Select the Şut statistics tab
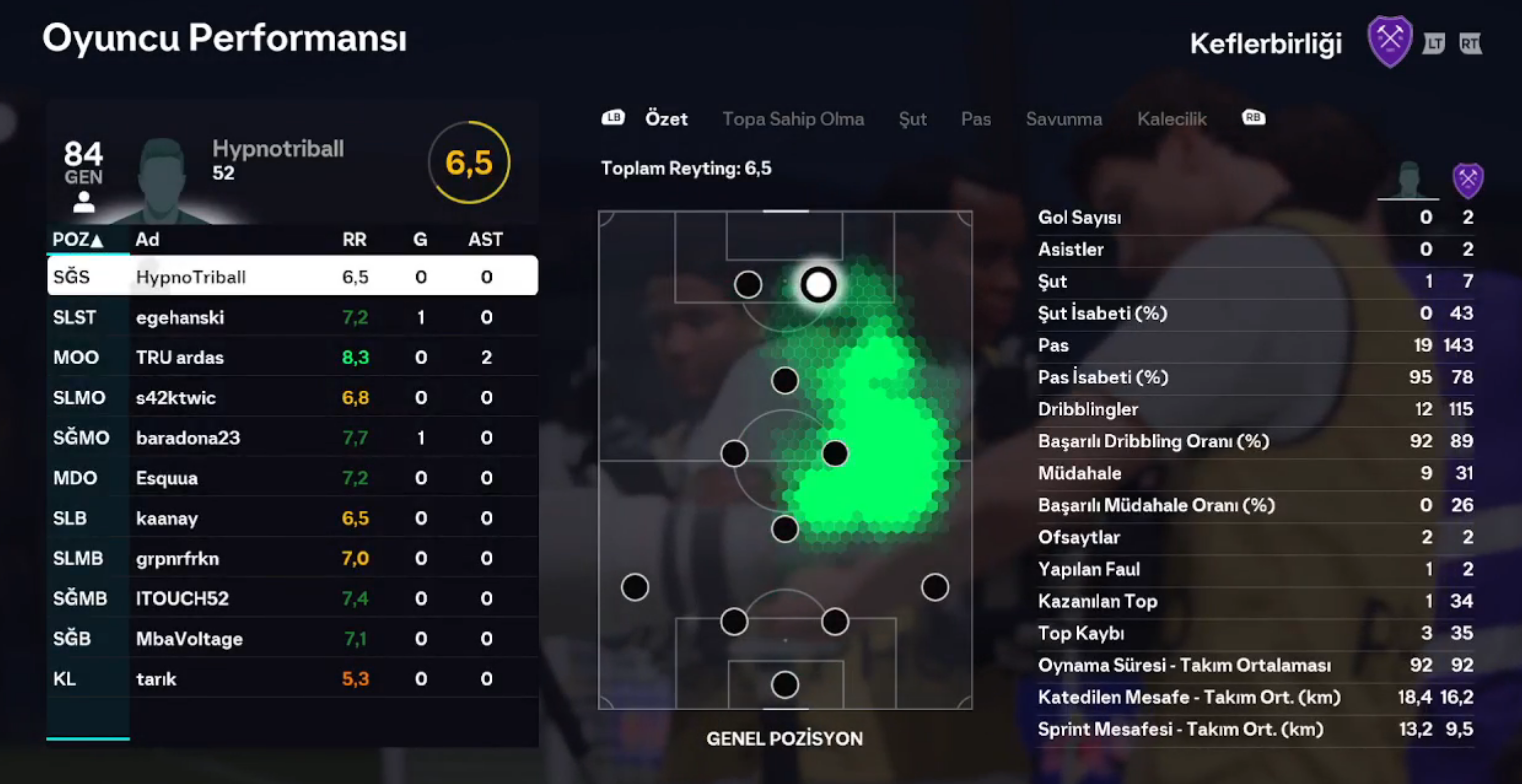Image resolution: width=1522 pixels, height=784 pixels. [x=912, y=119]
